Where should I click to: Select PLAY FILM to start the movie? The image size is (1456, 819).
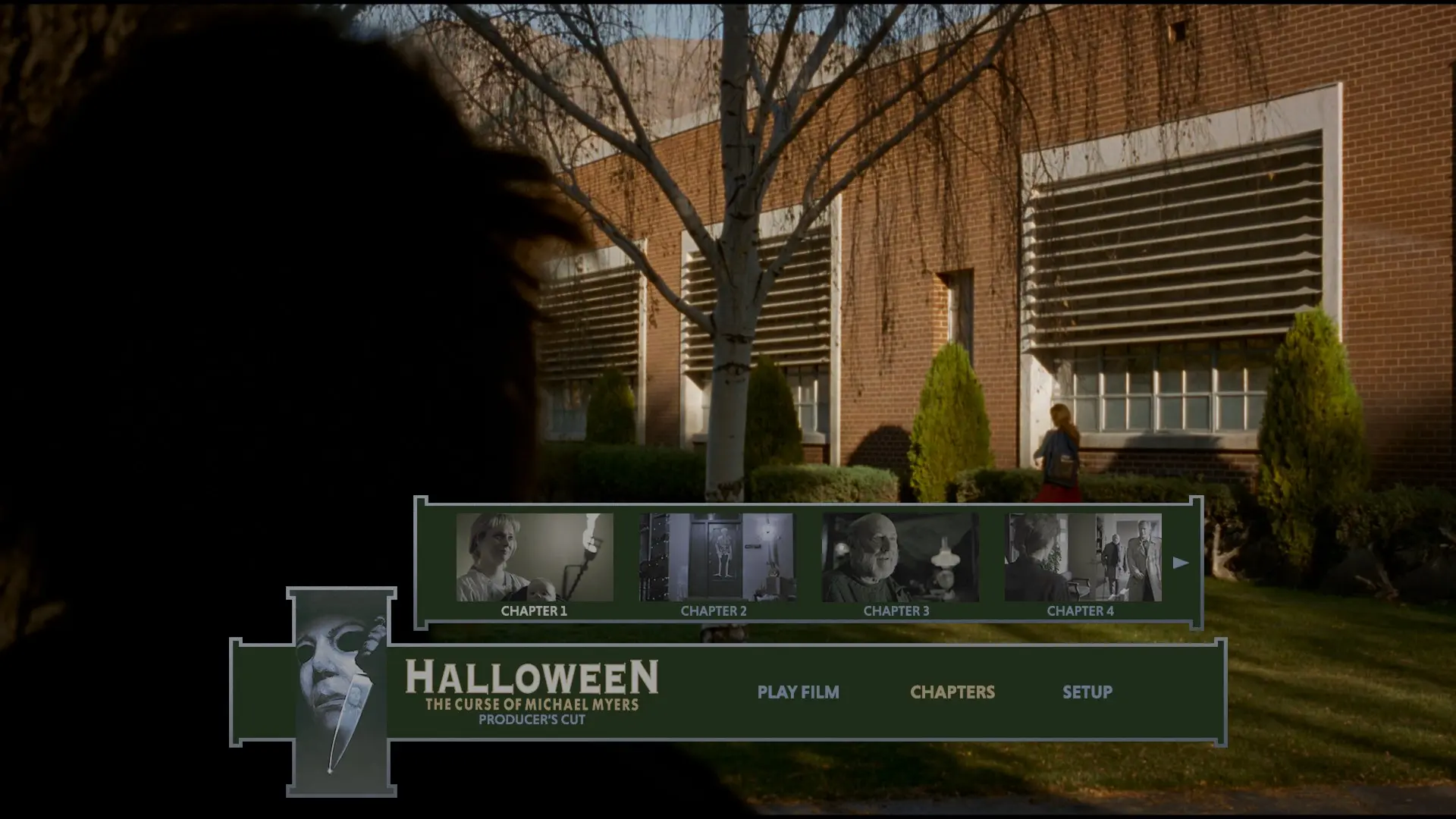pyautogui.click(x=799, y=692)
